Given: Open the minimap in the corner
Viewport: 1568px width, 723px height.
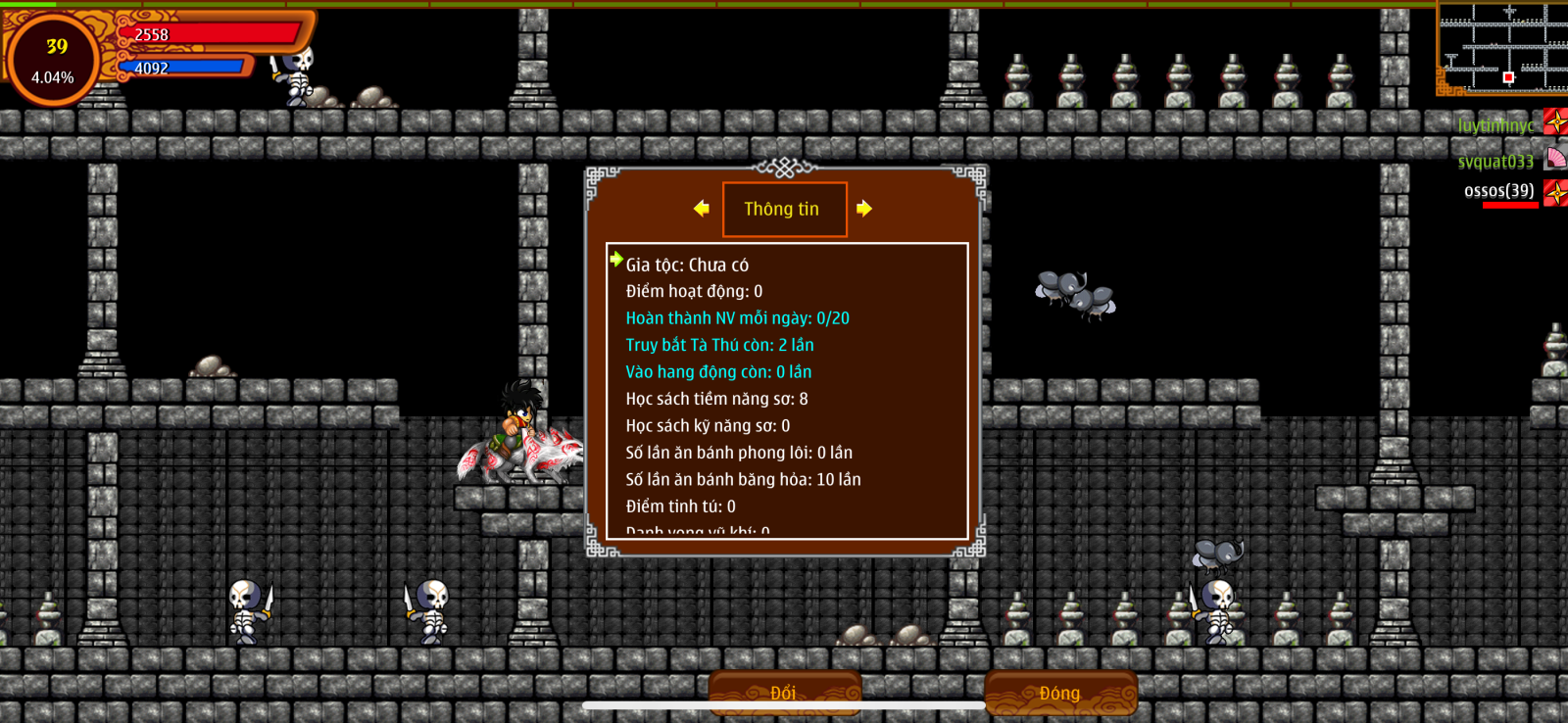Looking at the screenshot, I should (x=1503, y=47).
